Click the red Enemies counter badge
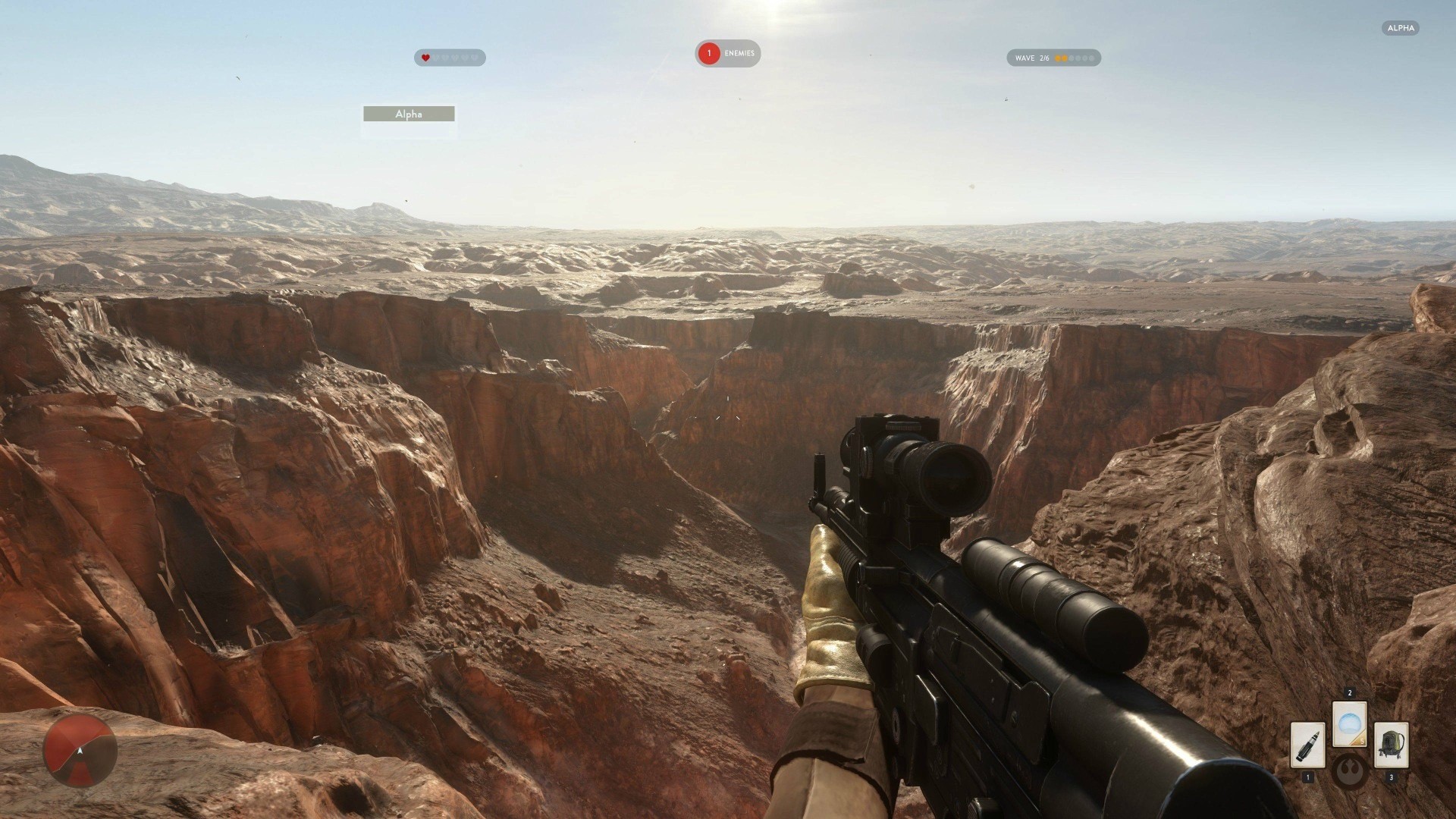Screen dimensions: 1456x819 (708, 53)
